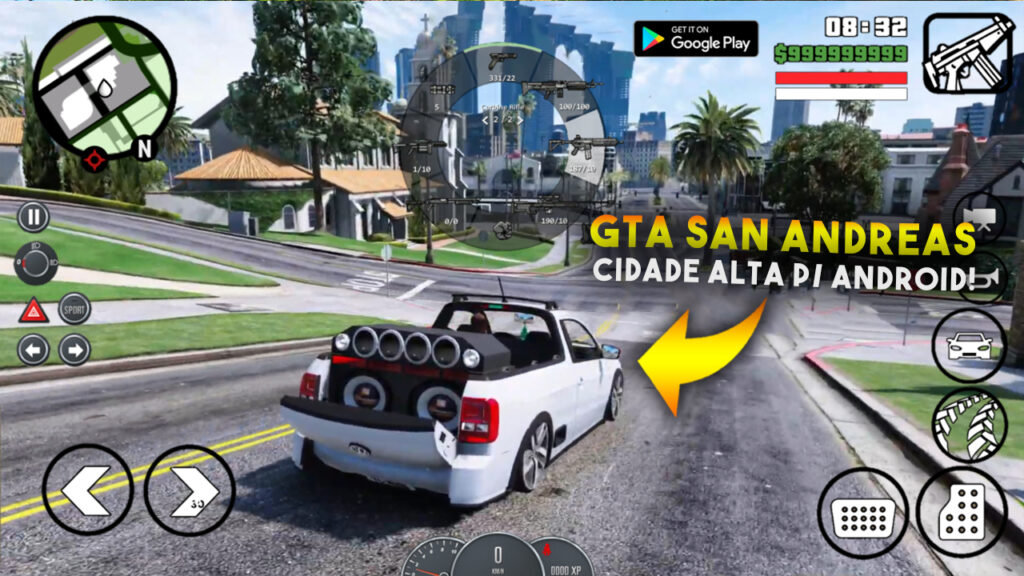This screenshot has width=1024, height=576.
Task: Switch on the right turn signal arrow
Action: (x=74, y=350)
